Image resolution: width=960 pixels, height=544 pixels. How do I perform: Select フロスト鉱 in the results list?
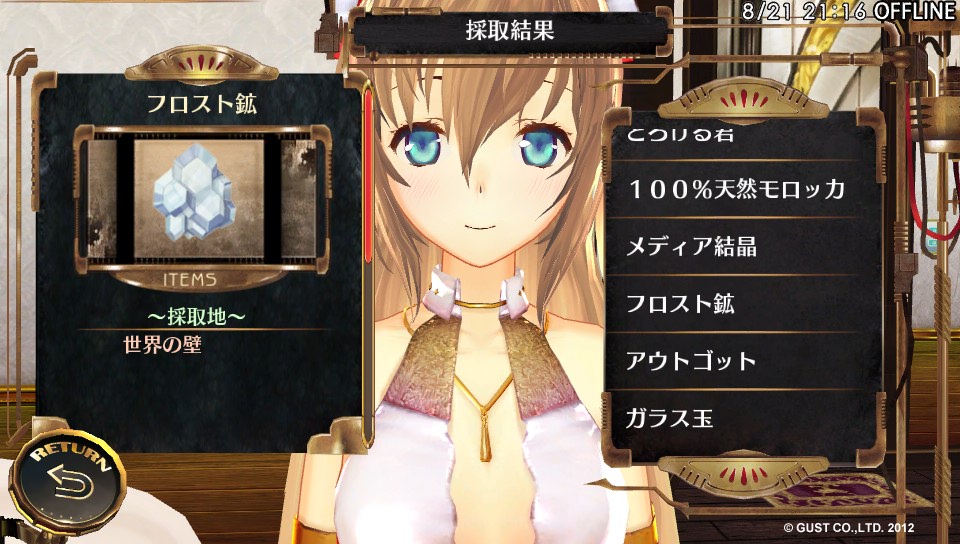pos(737,303)
